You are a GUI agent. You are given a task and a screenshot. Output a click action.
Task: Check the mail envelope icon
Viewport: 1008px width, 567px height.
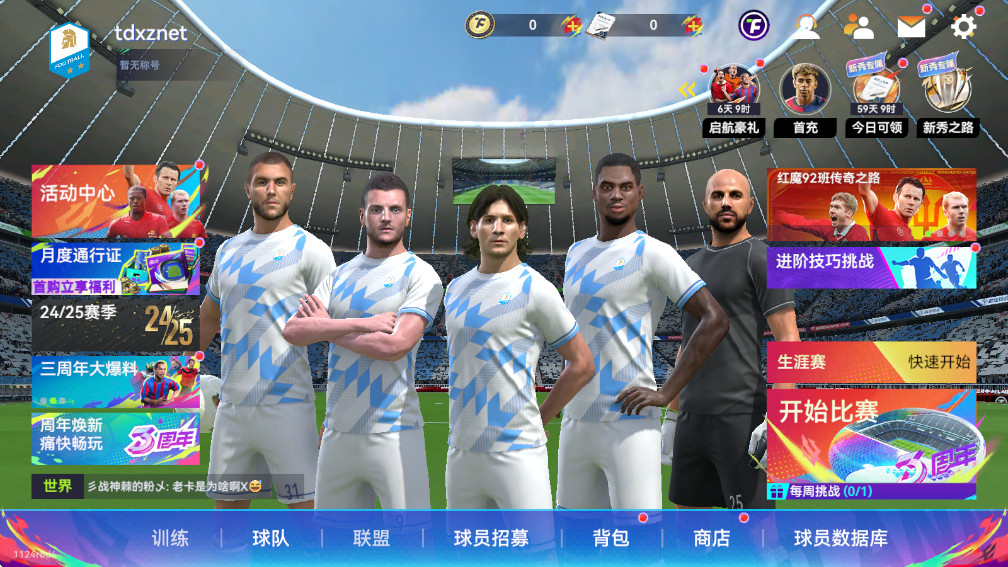[x=911, y=26]
